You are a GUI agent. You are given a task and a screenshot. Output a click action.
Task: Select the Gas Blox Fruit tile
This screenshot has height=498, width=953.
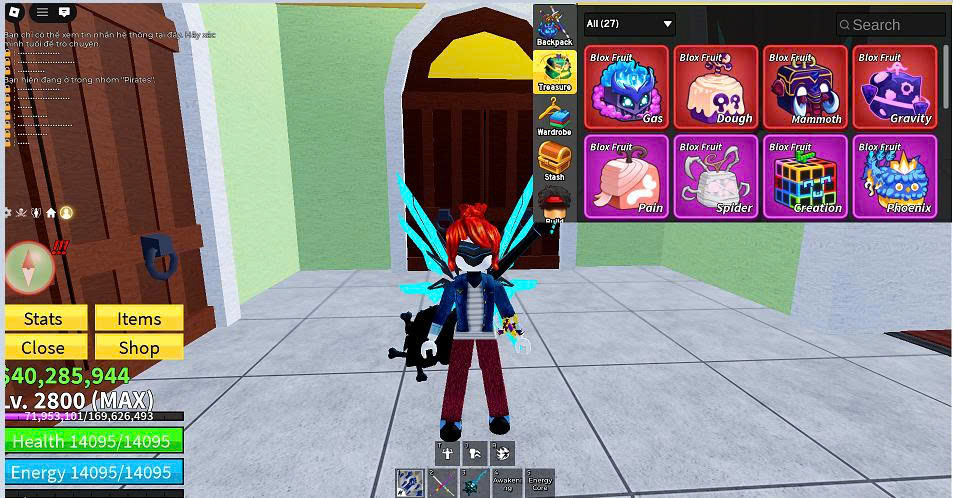tap(627, 87)
